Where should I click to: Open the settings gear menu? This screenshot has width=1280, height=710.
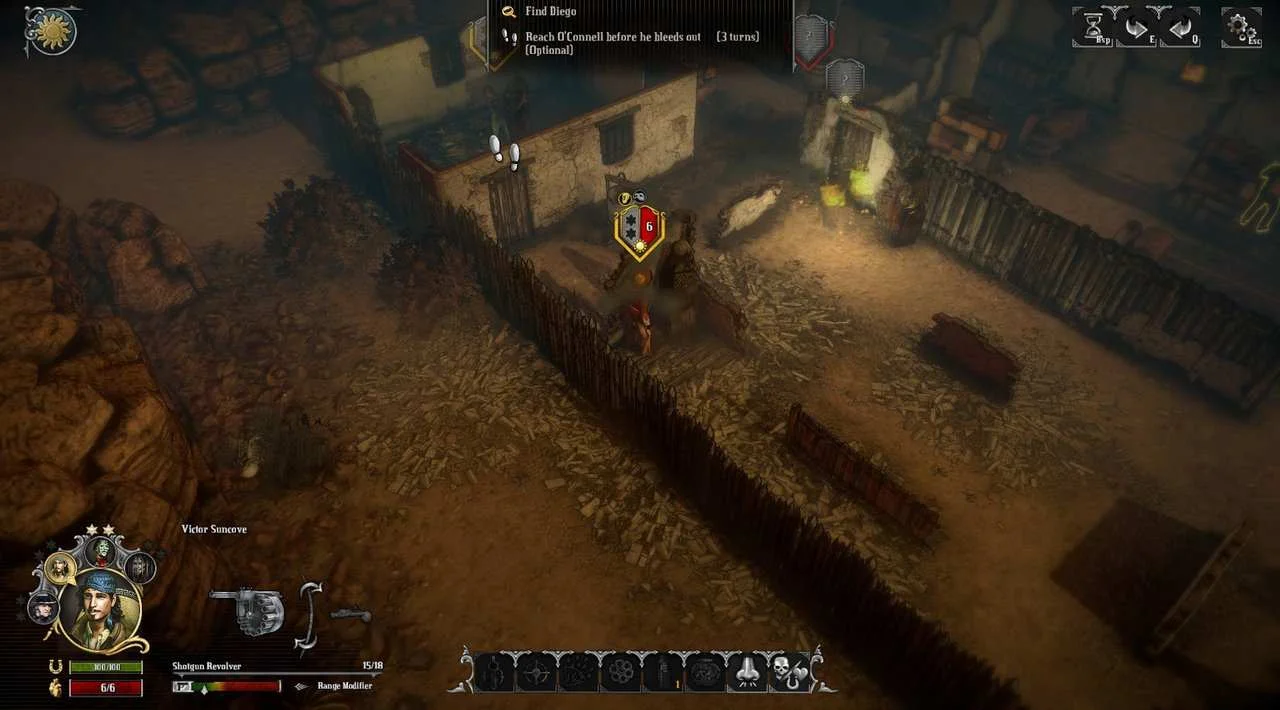coord(1241,26)
